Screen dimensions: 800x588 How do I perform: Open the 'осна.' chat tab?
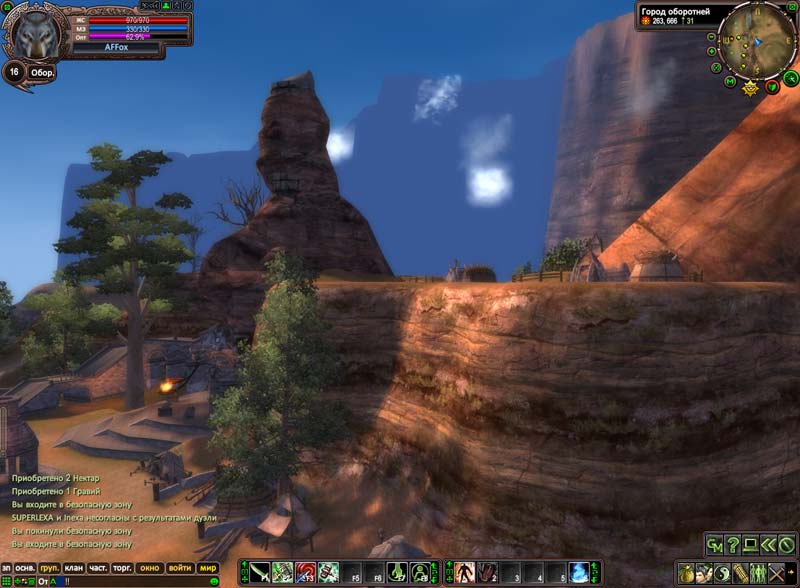click(25, 568)
